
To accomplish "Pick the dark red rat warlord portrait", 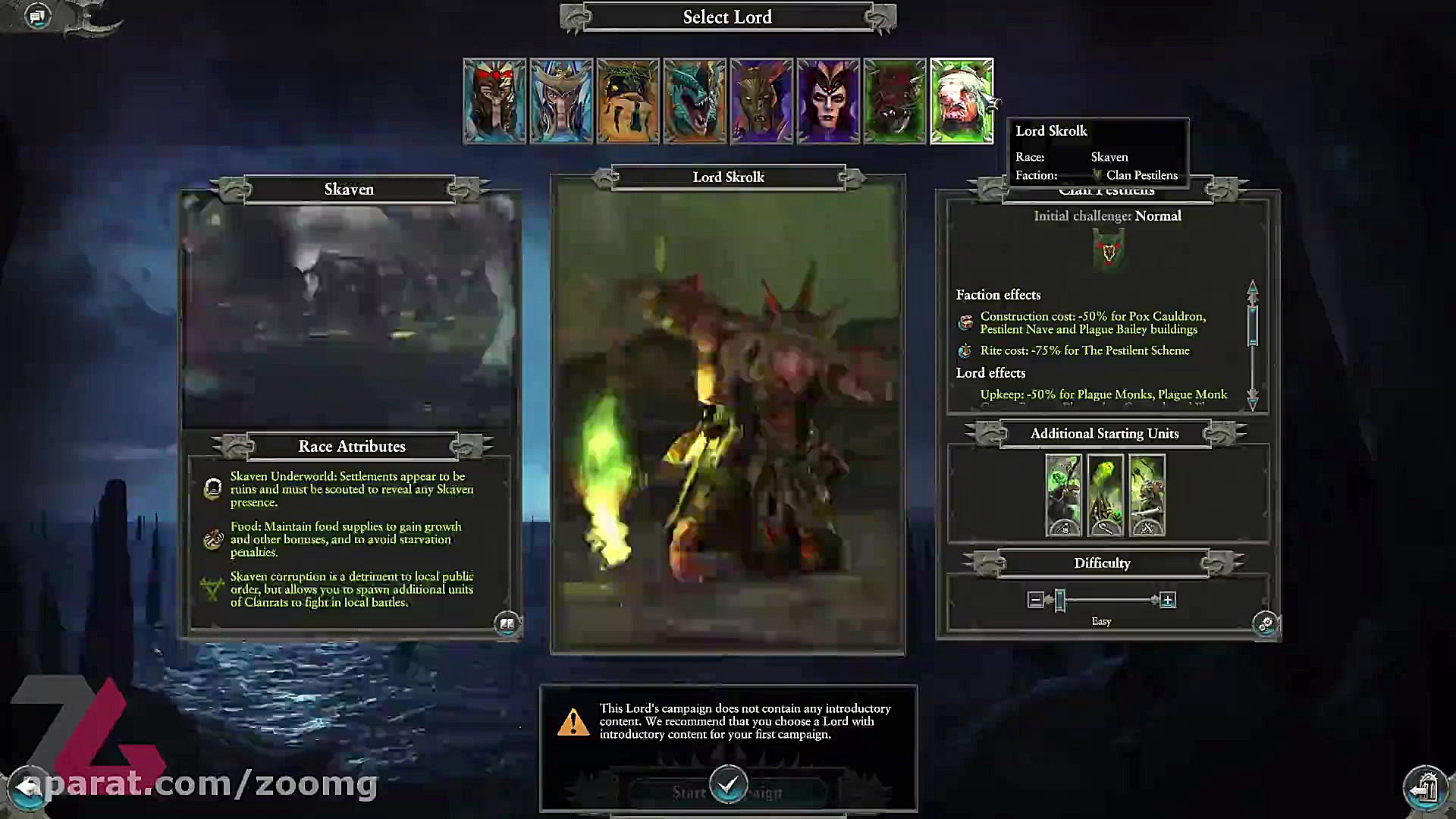I will coord(895,101).
